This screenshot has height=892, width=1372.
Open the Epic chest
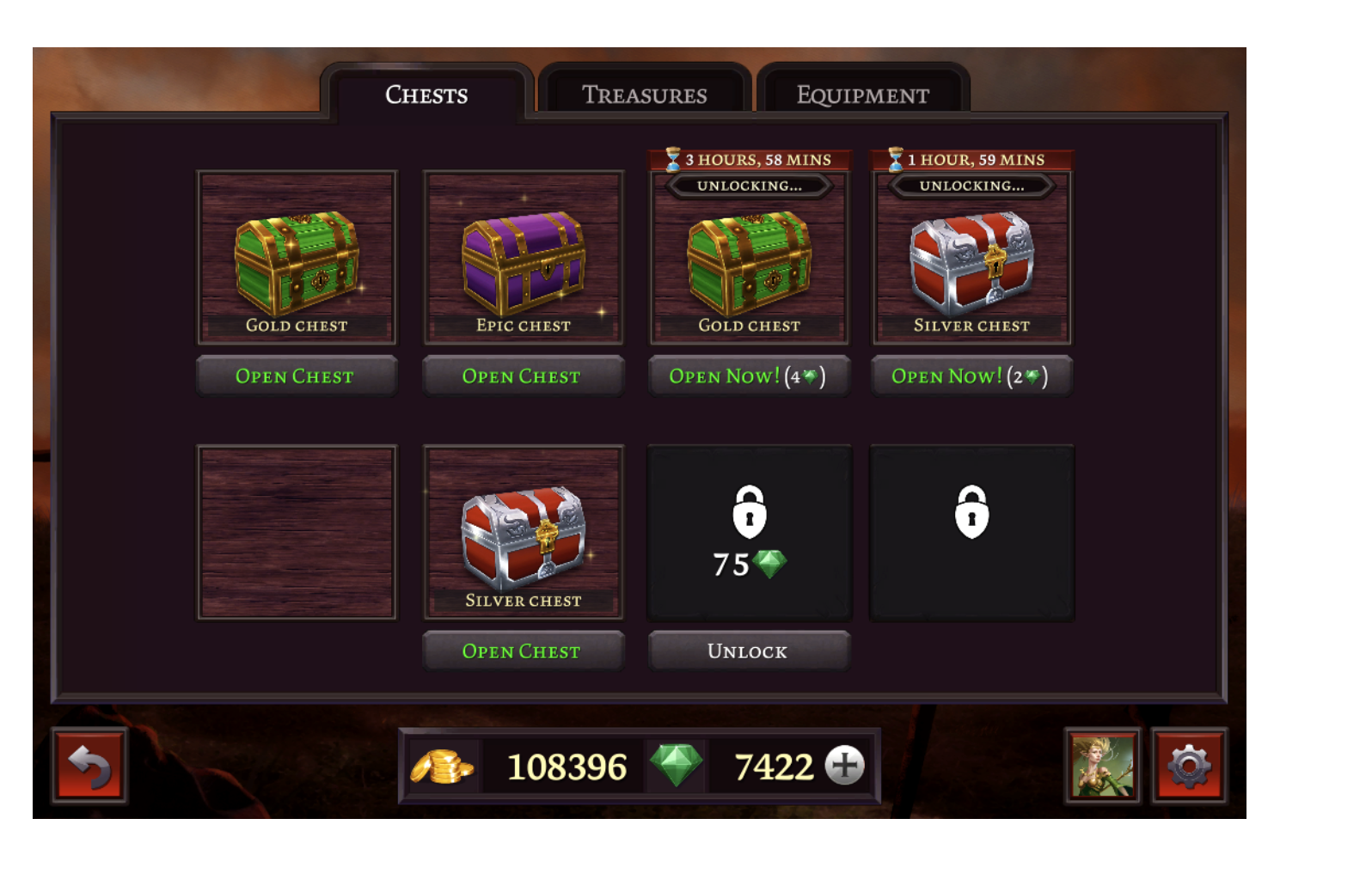pyautogui.click(x=523, y=376)
